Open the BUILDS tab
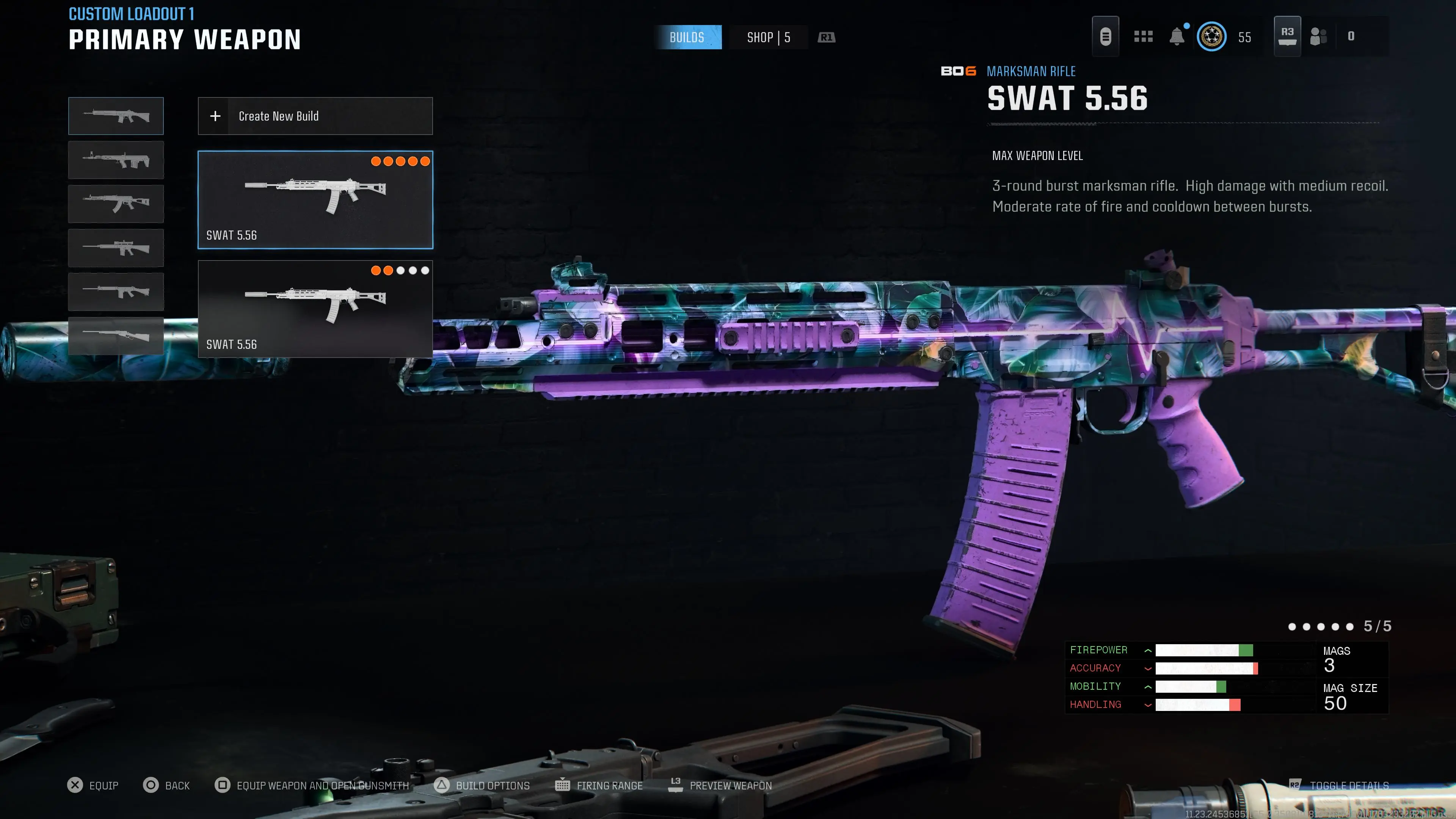 coord(689,37)
